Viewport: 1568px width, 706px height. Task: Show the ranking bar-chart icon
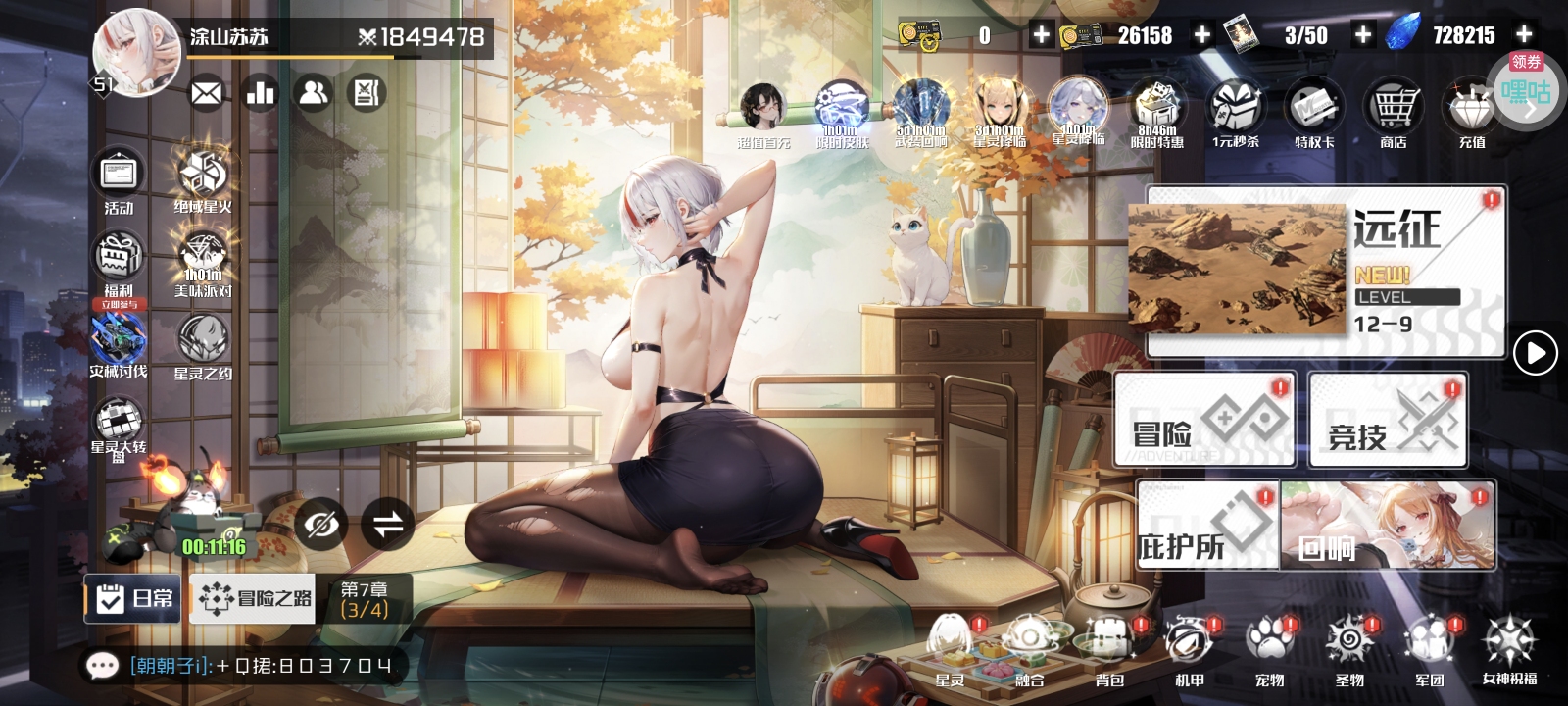point(260,93)
